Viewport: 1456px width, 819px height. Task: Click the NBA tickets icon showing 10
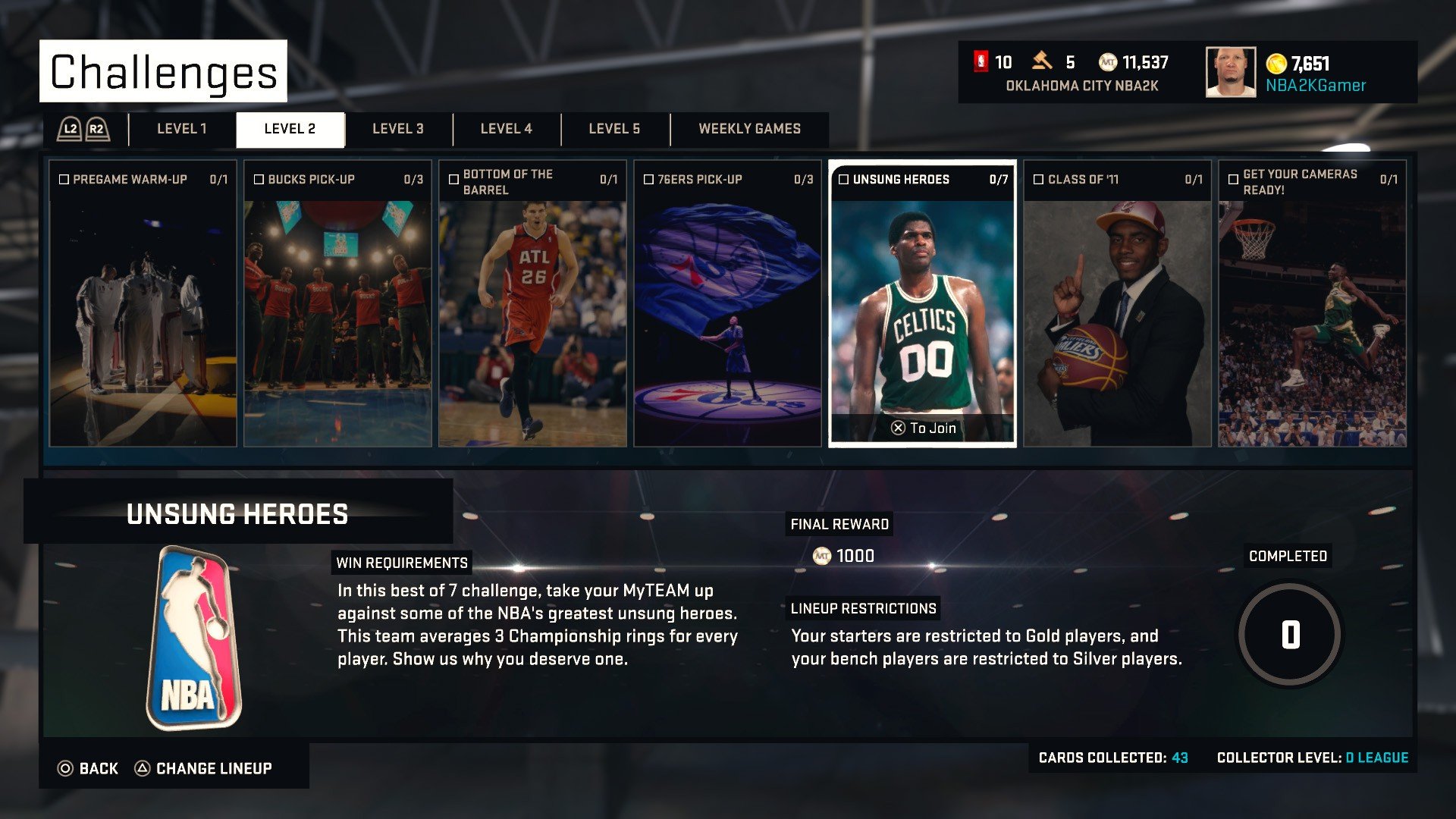click(982, 62)
